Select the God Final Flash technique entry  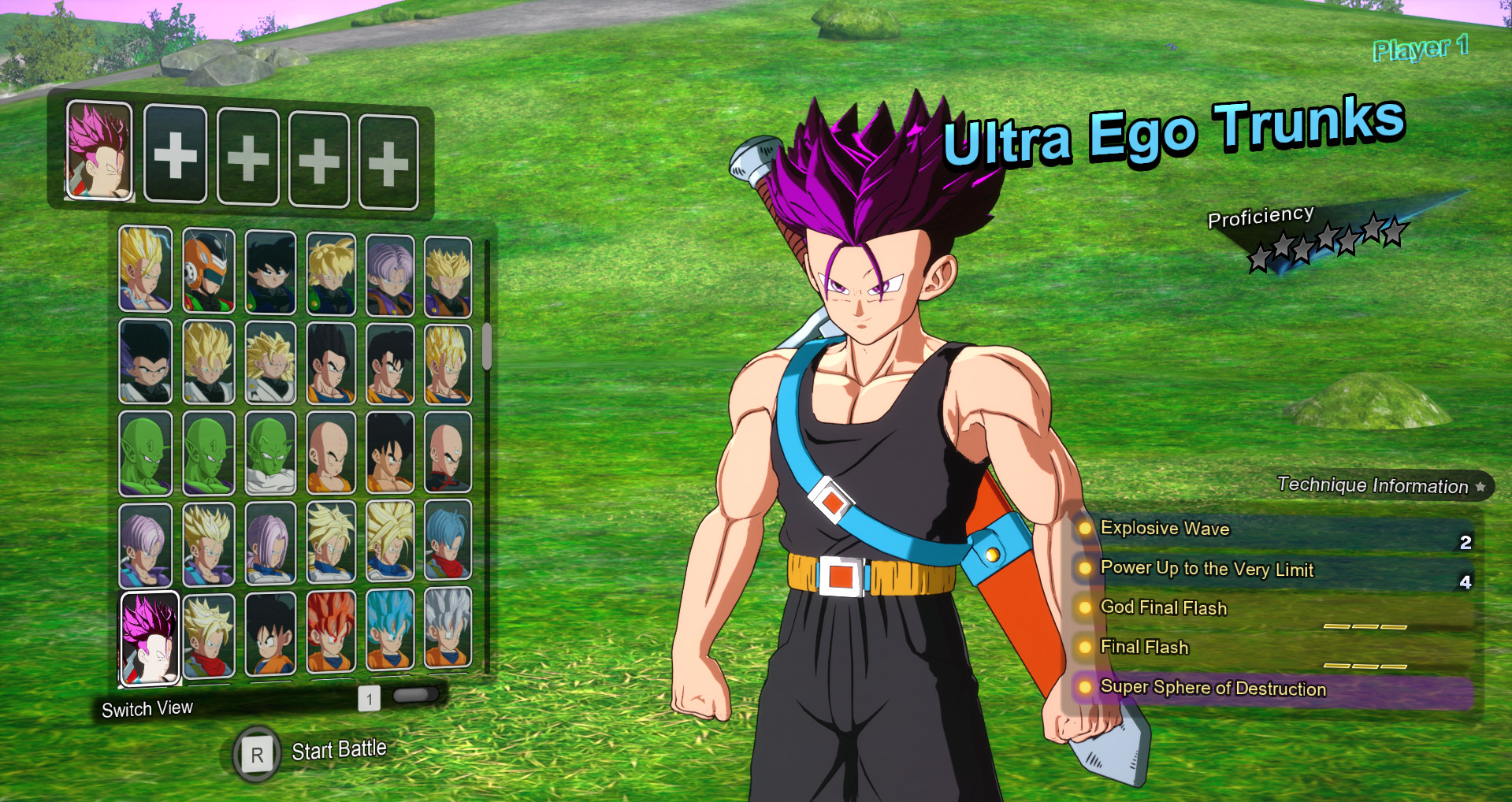point(1162,607)
